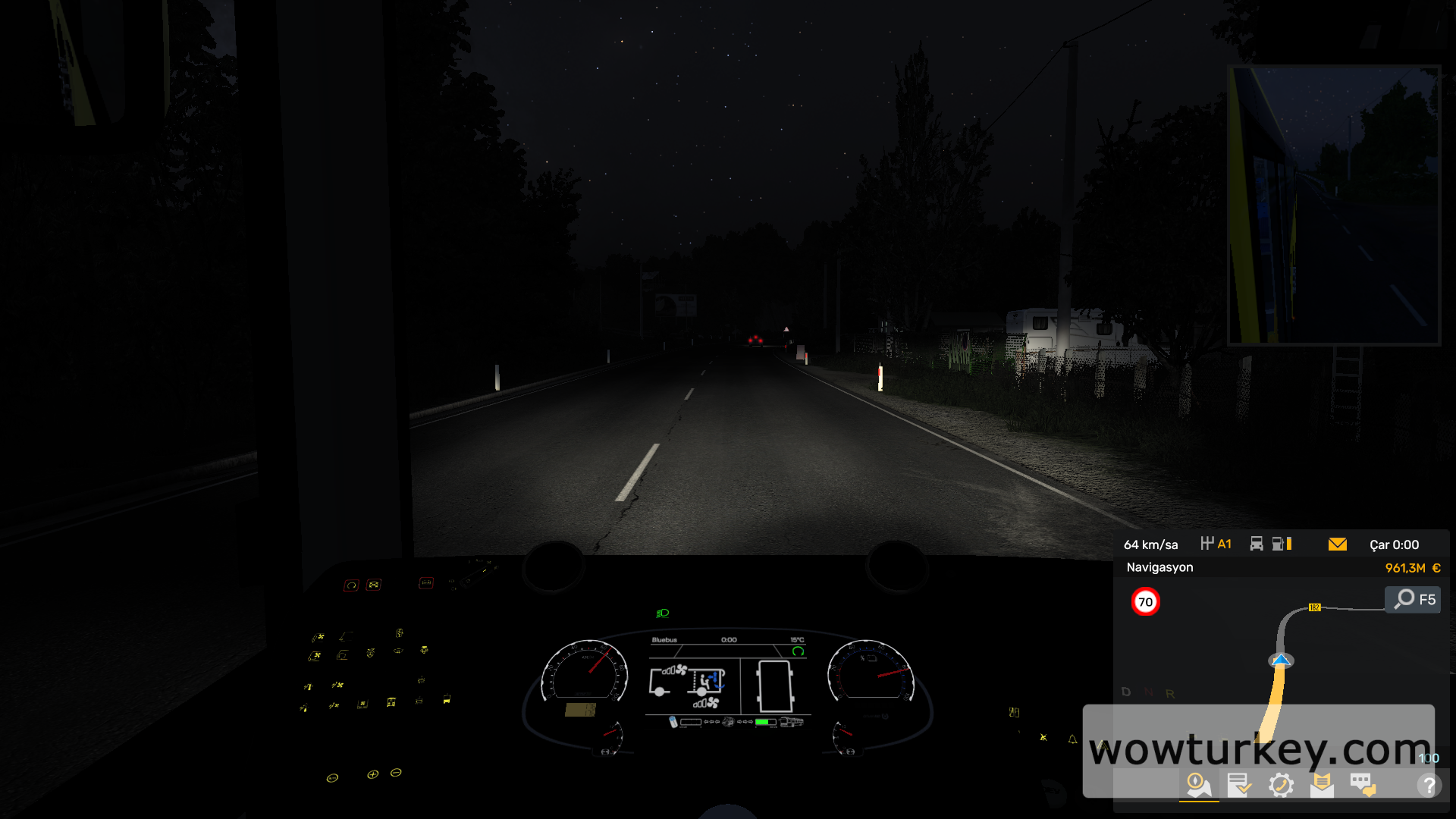This screenshot has width=1456, height=819.
Task: Click the mirror view in the top right corner
Action: point(1332,205)
